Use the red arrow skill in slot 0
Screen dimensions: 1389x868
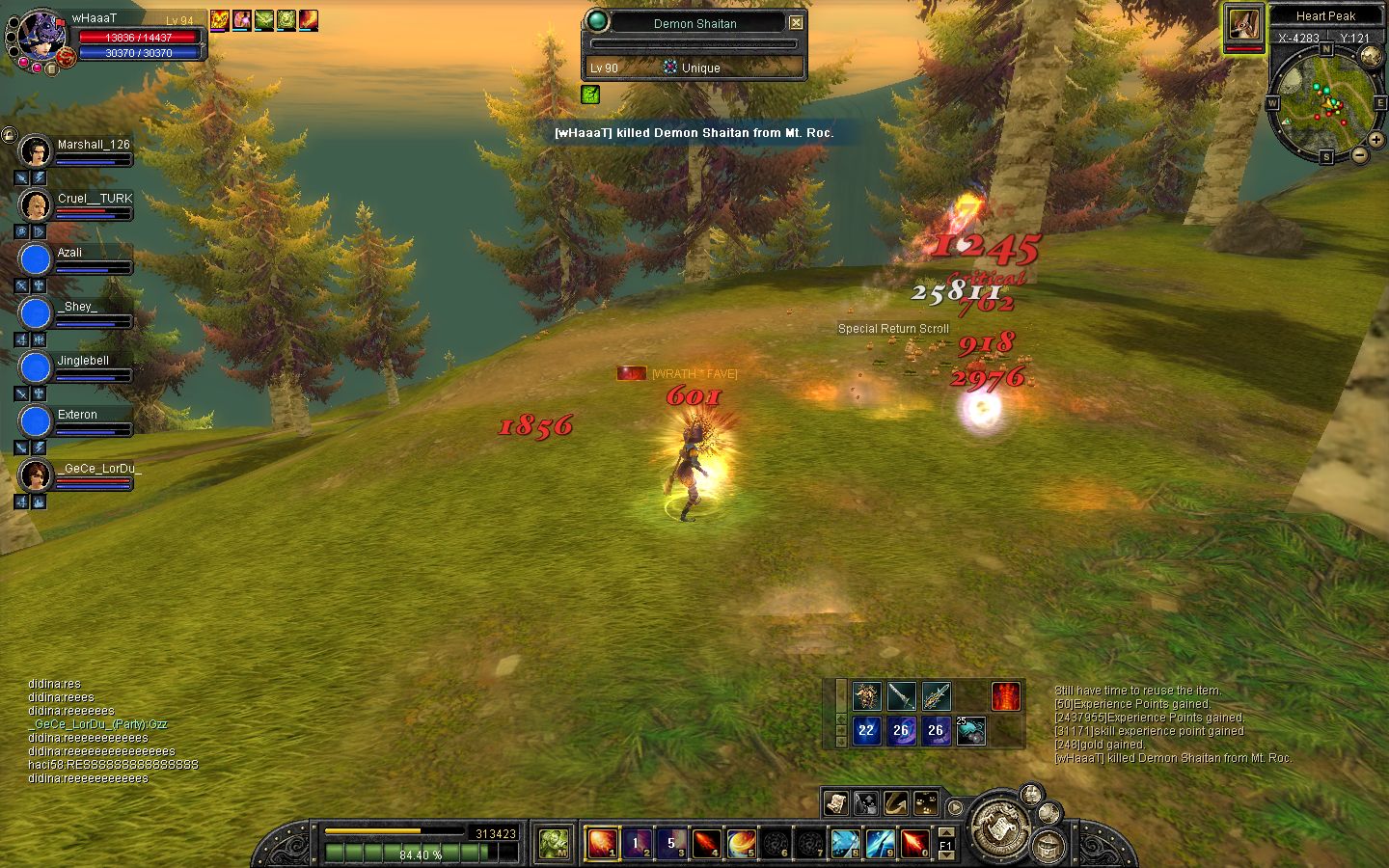coord(914,843)
